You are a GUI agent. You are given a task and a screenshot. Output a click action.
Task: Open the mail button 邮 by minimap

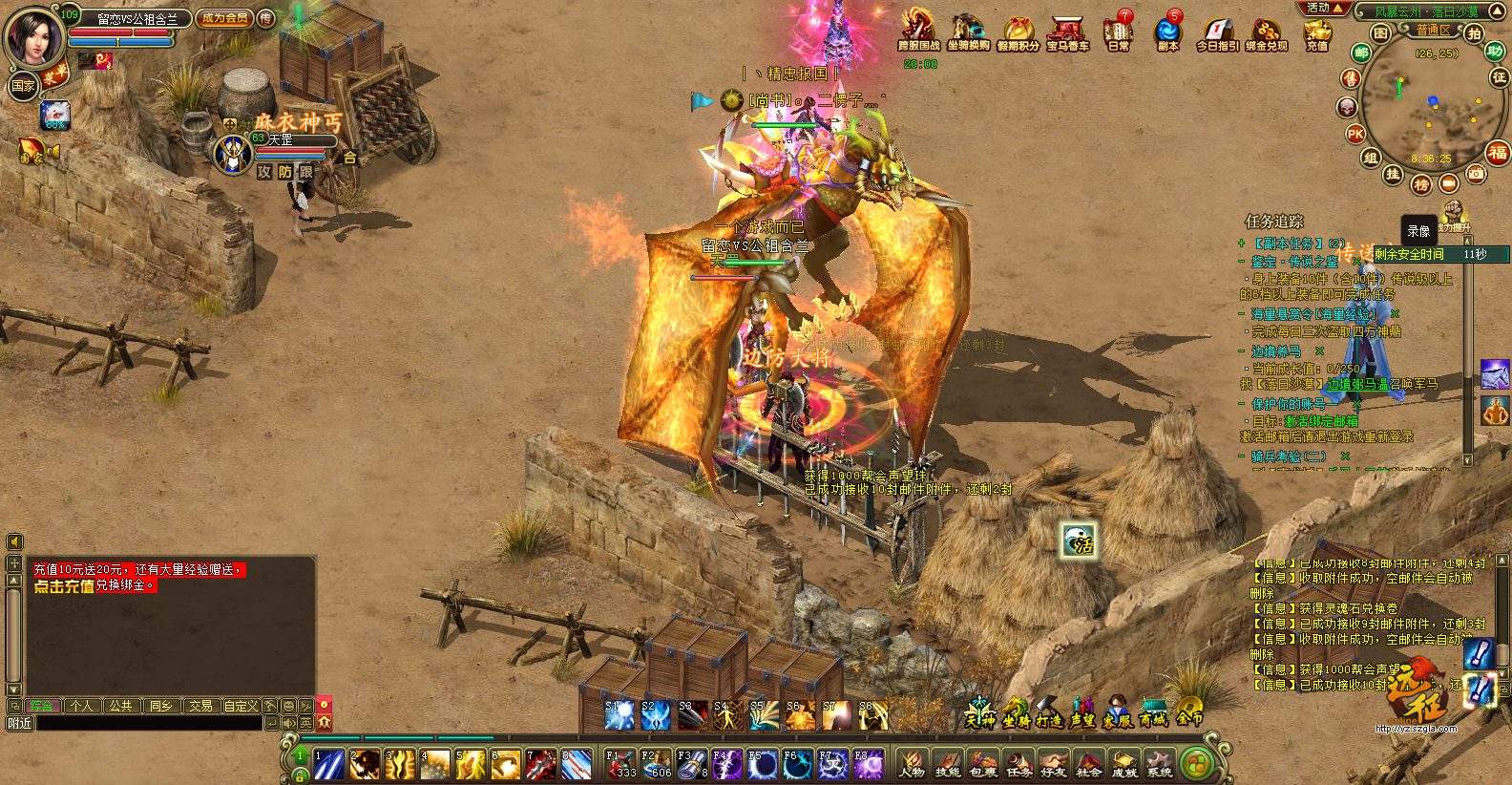click(1362, 53)
